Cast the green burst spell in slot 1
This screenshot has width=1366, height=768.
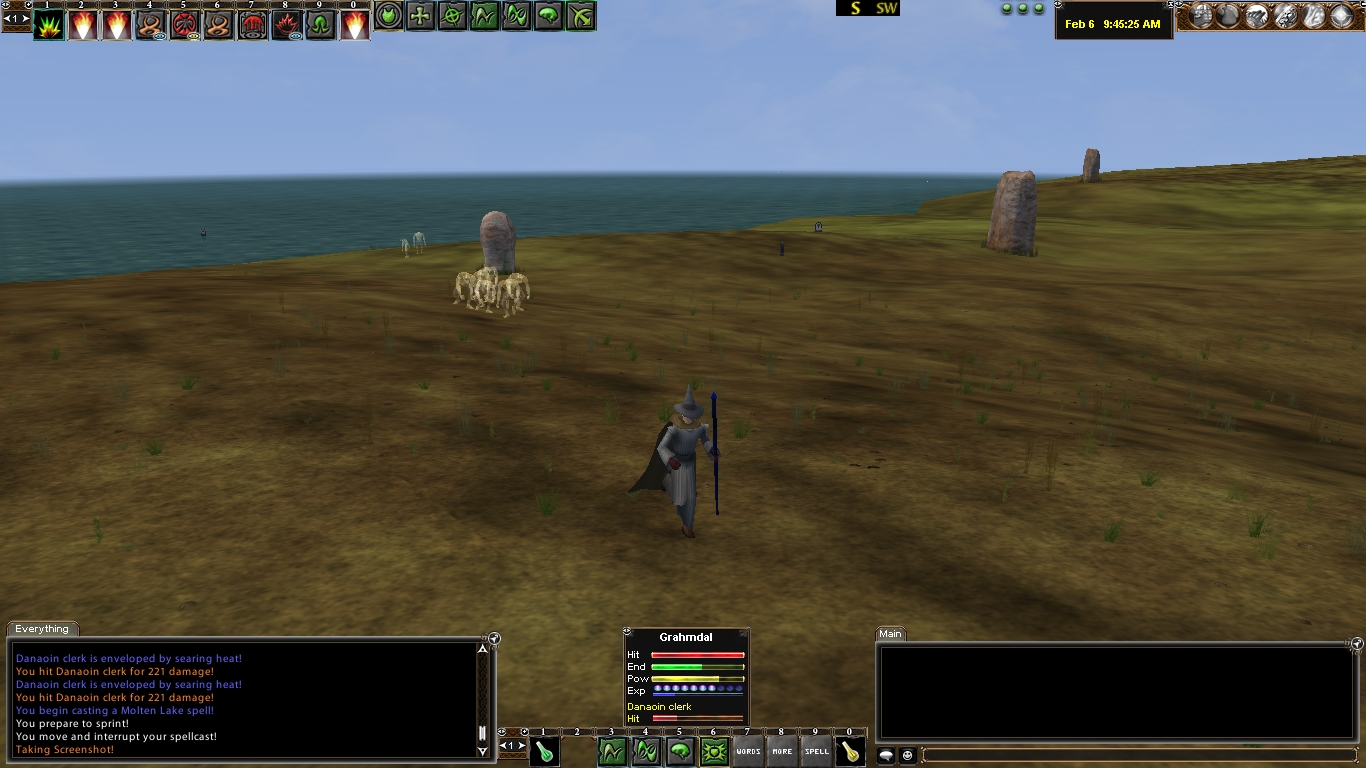[x=48, y=25]
